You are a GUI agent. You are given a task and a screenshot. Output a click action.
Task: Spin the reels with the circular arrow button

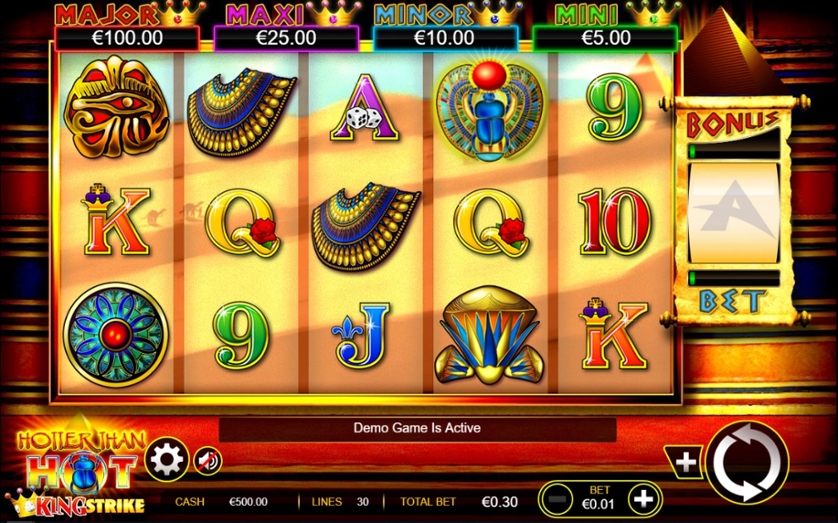[747, 462]
